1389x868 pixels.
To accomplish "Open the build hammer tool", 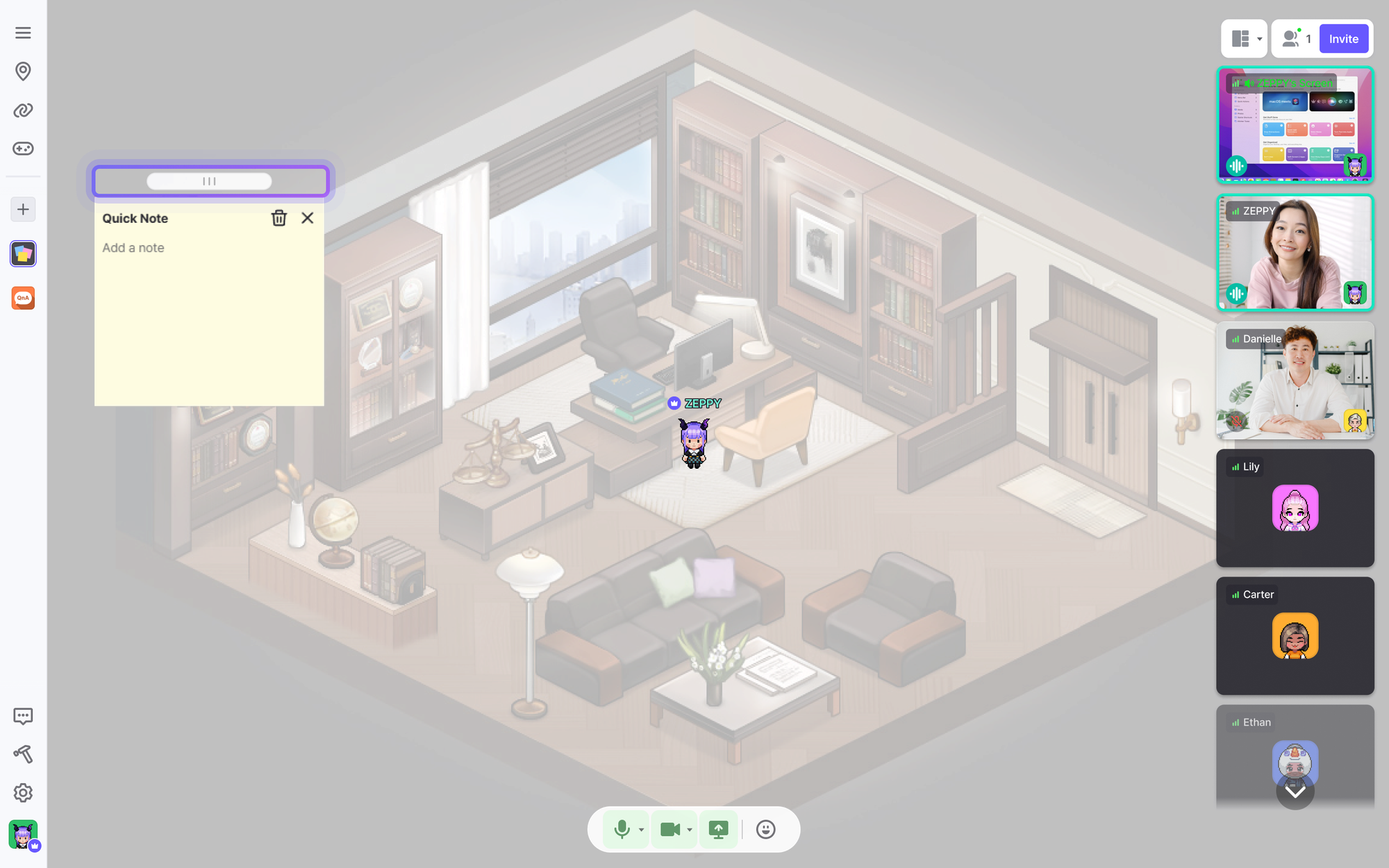I will [x=23, y=754].
